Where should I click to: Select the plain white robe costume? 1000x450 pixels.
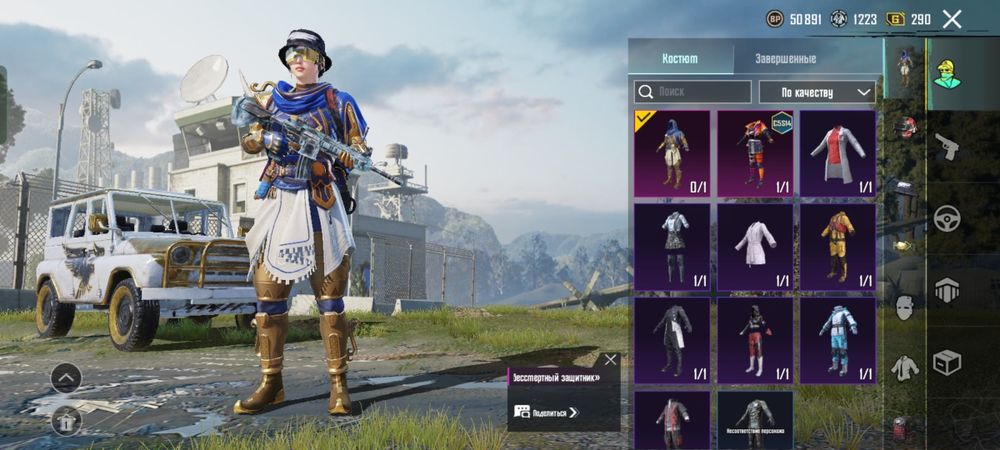pos(755,247)
